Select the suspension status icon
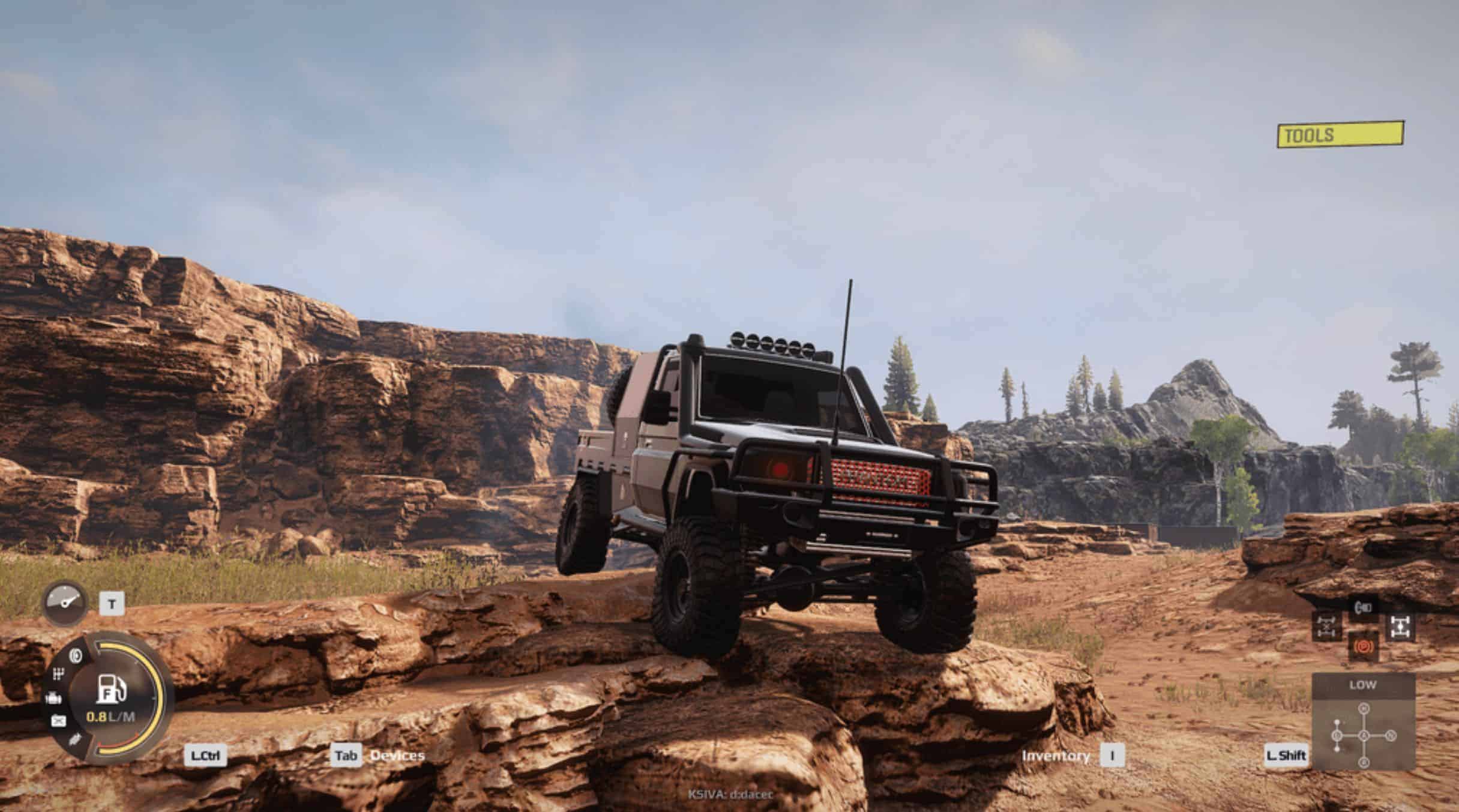This screenshot has width=1459, height=812. [76, 739]
